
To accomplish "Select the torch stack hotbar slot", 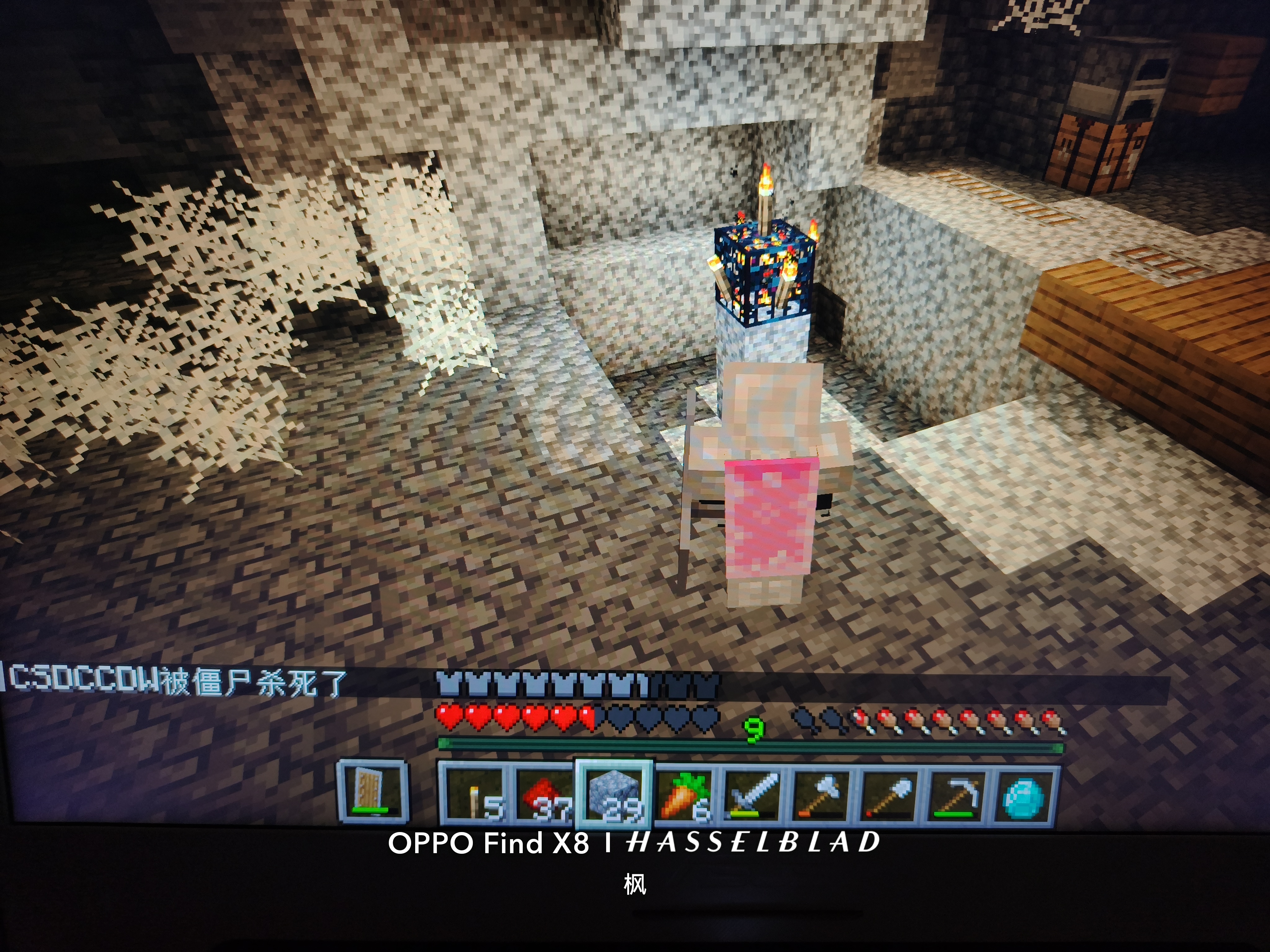I will point(474,795).
